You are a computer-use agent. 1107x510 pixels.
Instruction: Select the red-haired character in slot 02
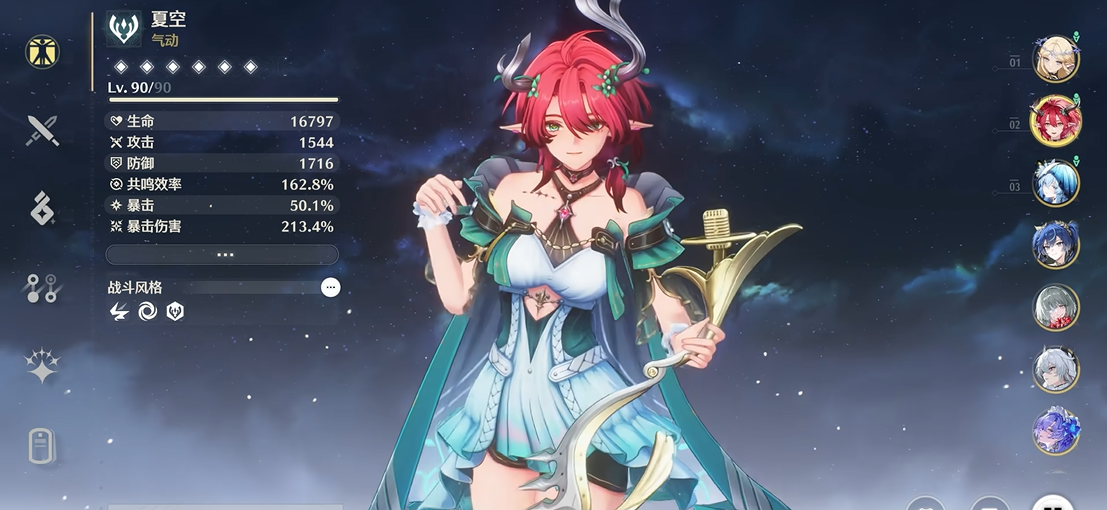(1055, 122)
